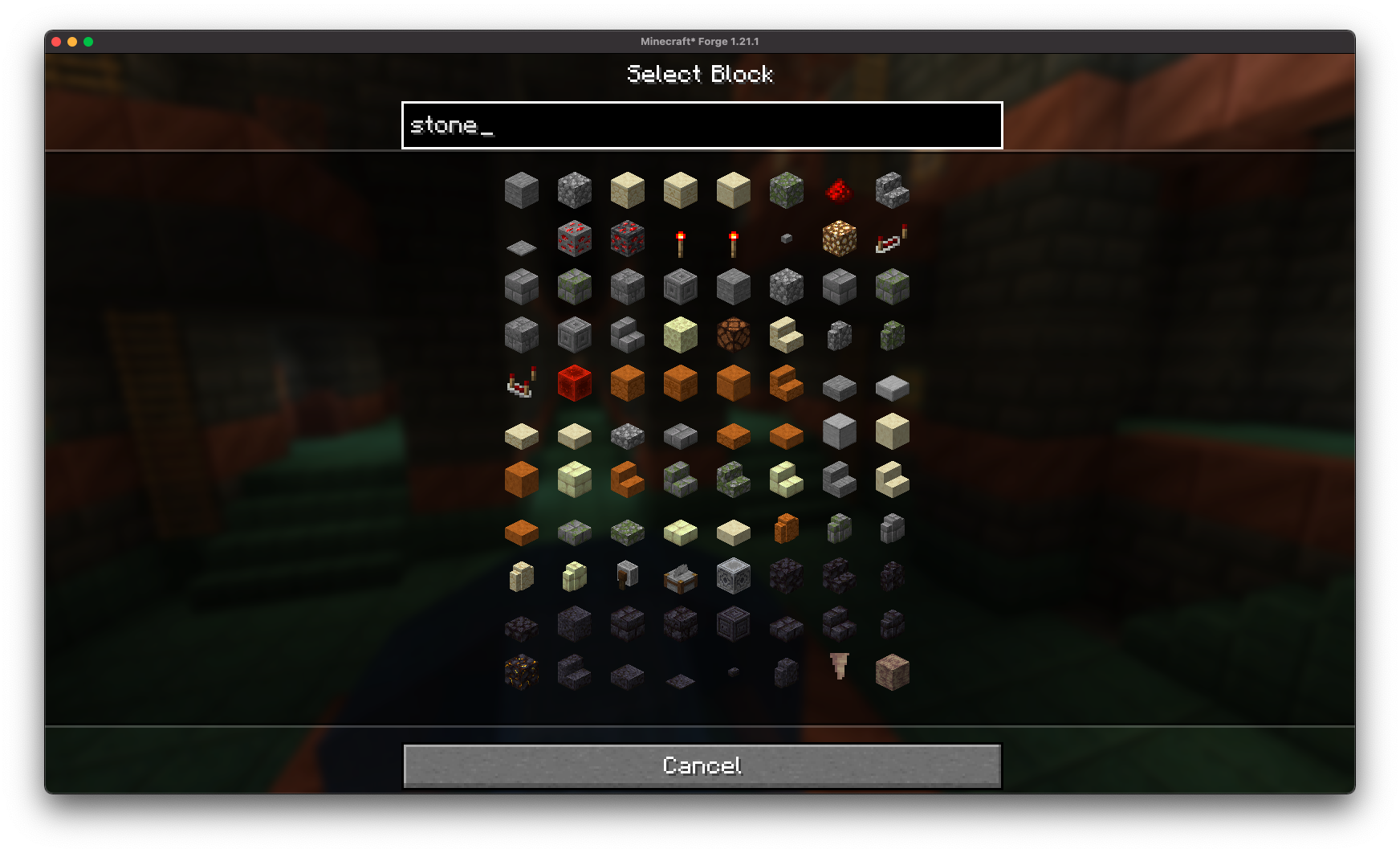Pick the chiseled stone bricks block

pos(680,287)
